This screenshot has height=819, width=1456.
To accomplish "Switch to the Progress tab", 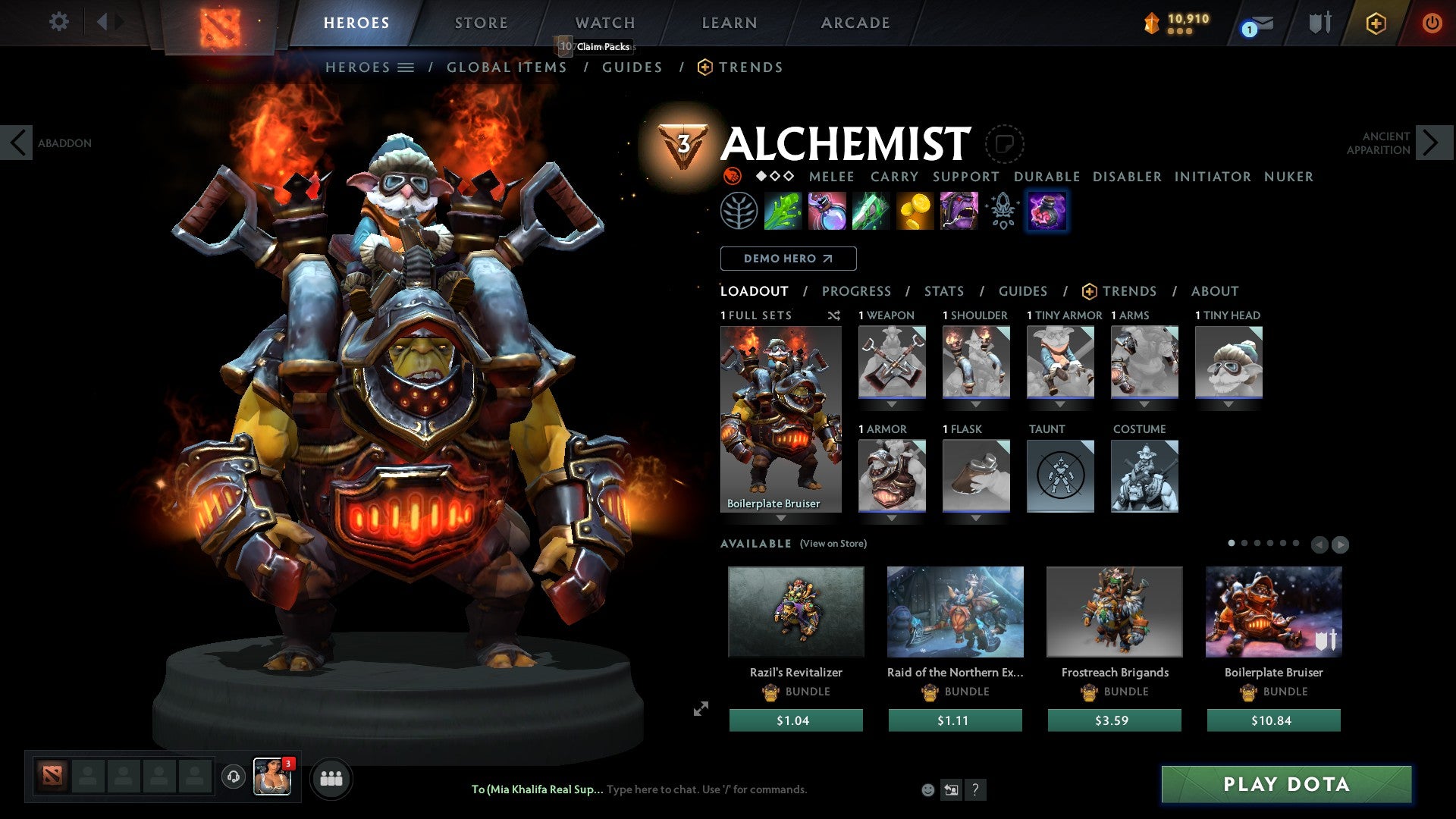I will (x=857, y=290).
